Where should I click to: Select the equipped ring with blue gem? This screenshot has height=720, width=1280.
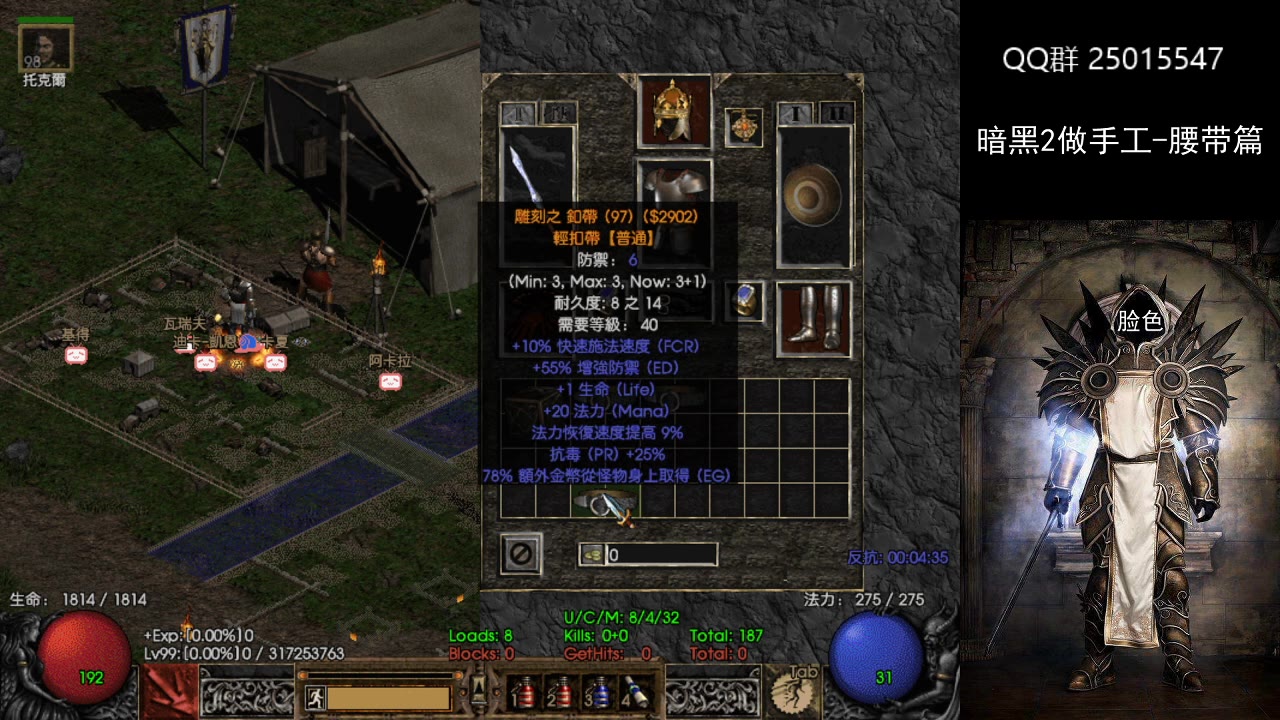click(x=746, y=300)
